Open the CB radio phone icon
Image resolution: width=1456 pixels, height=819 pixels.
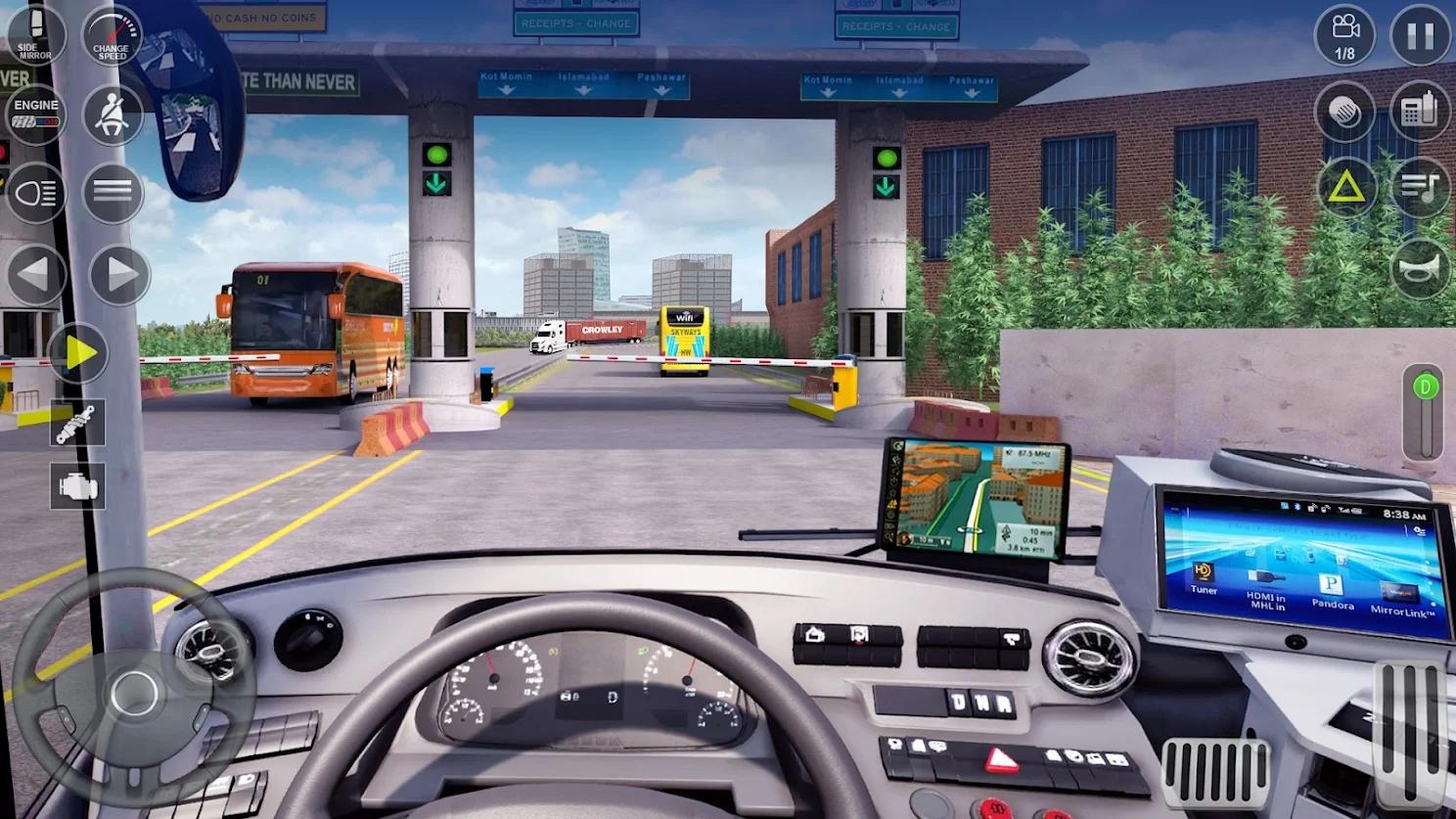point(1421,111)
